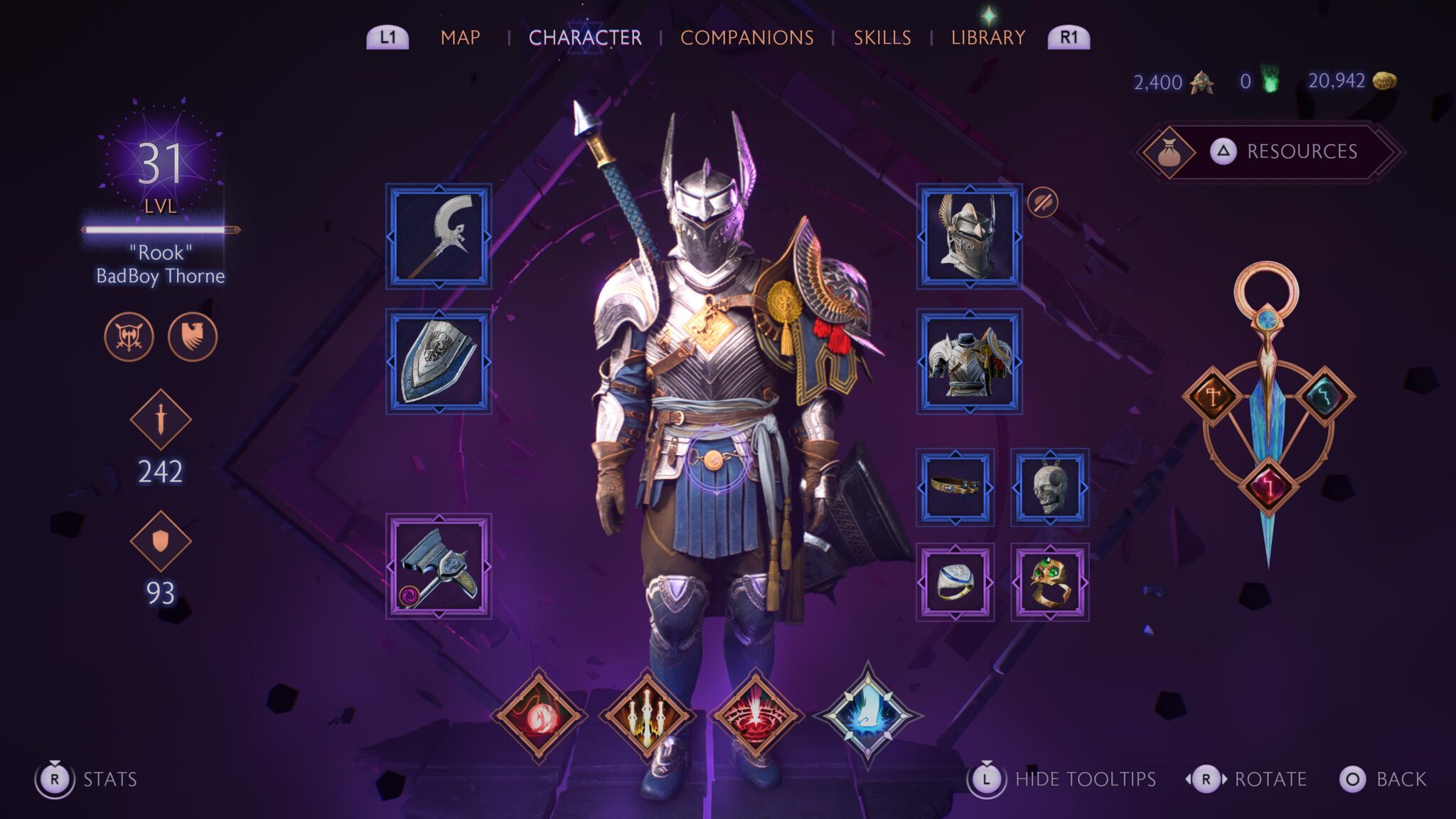This screenshot has height=819, width=1456.
Task: Select the red rune on the dagger
Action: coord(1268,486)
